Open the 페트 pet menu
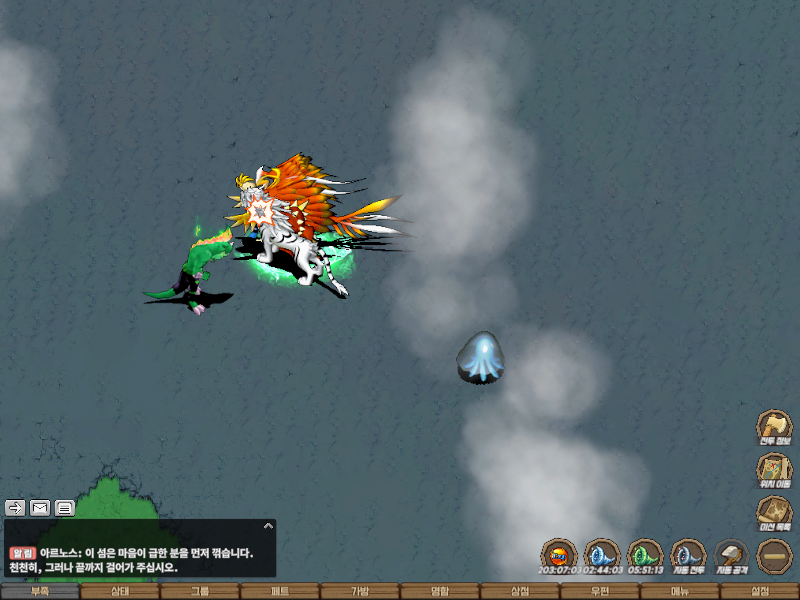 pos(280,591)
